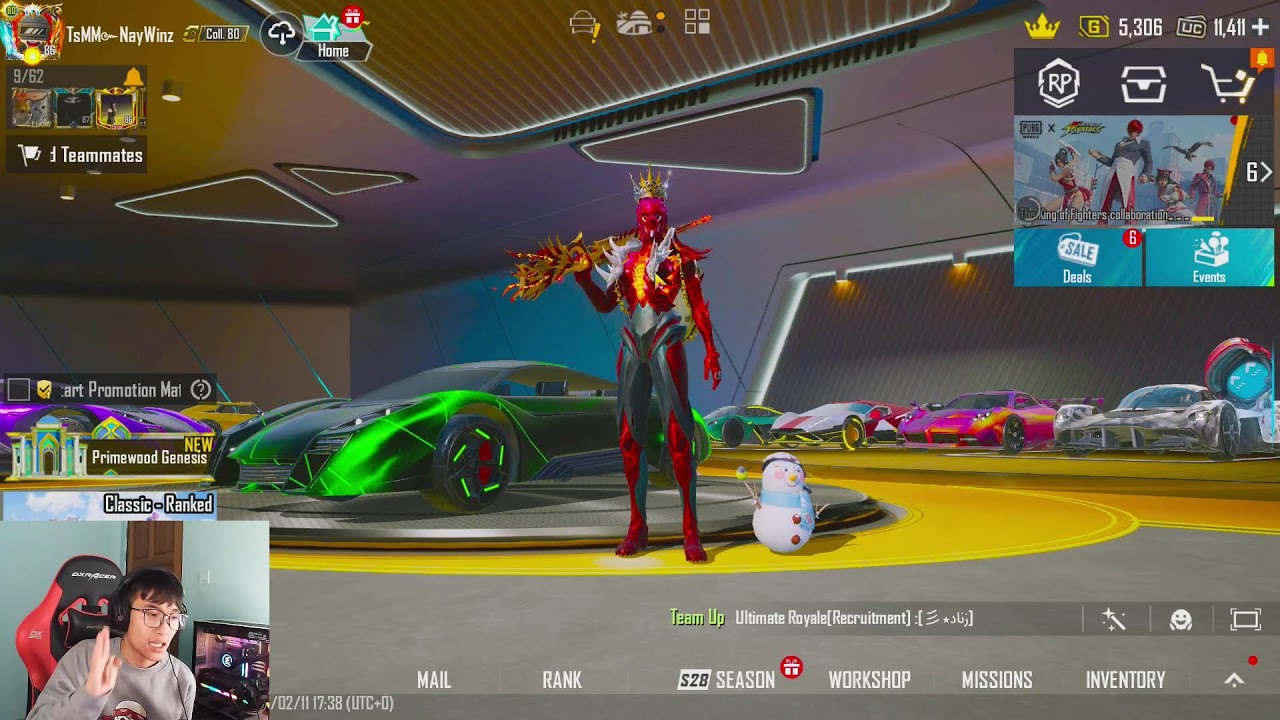Toggle the Smart Promotion Match checkbox
This screenshot has width=1280, height=720.
coord(19,389)
